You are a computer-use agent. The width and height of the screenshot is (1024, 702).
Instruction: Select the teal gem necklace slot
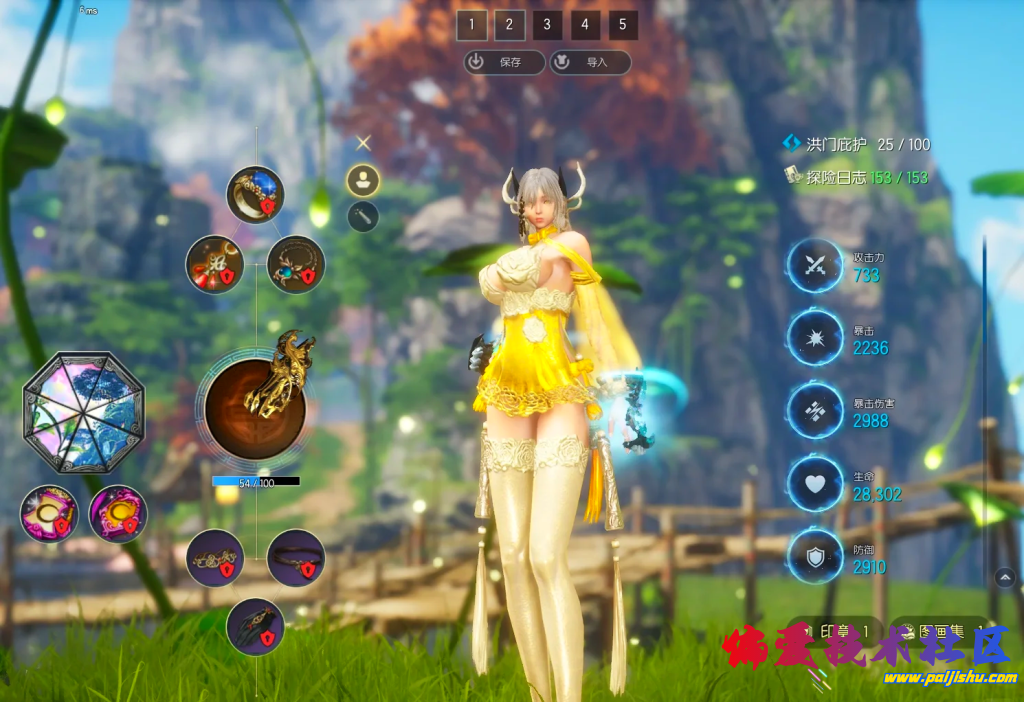tap(296, 264)
